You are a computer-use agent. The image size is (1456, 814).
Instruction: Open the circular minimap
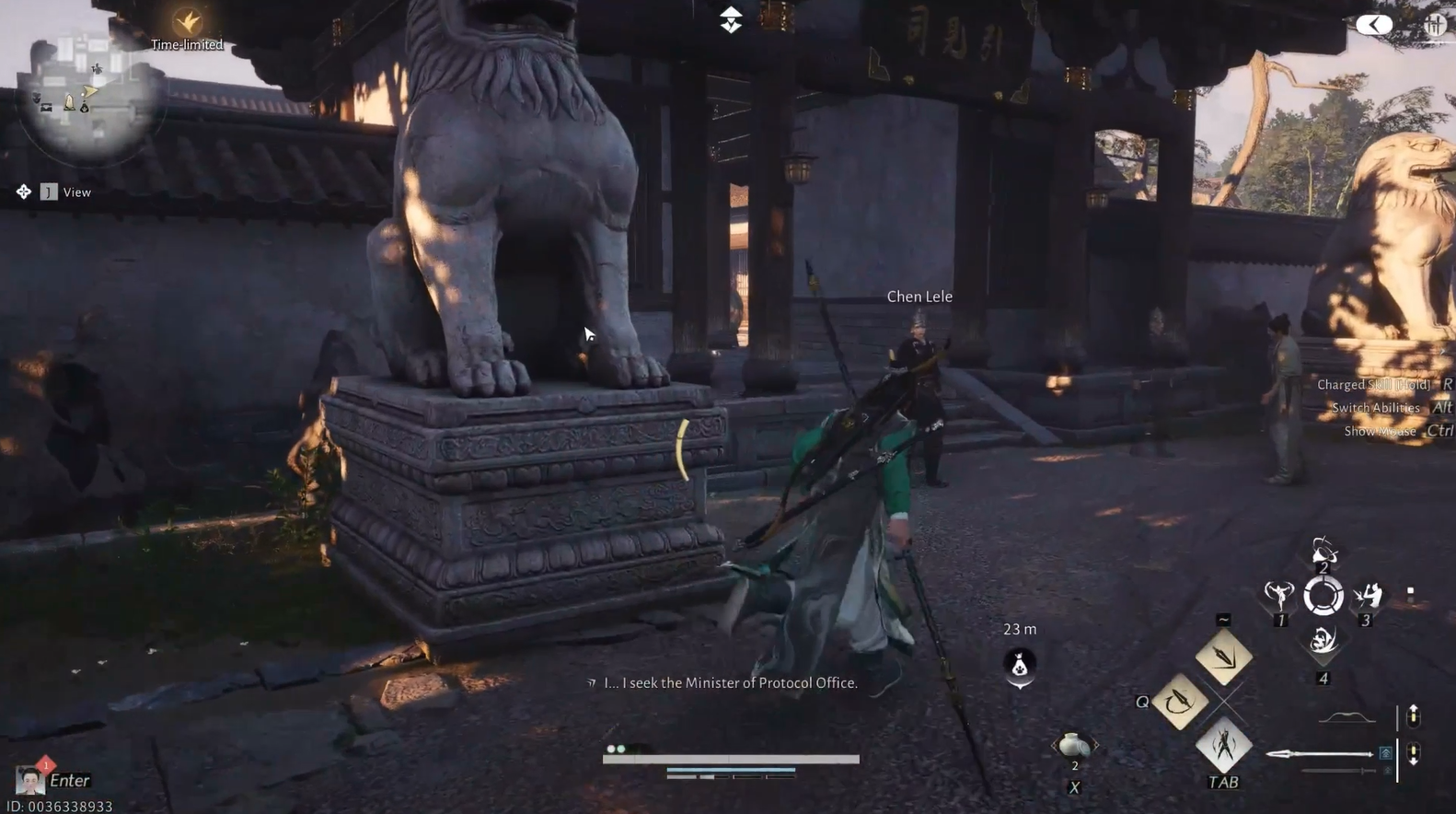pos(87,97)
